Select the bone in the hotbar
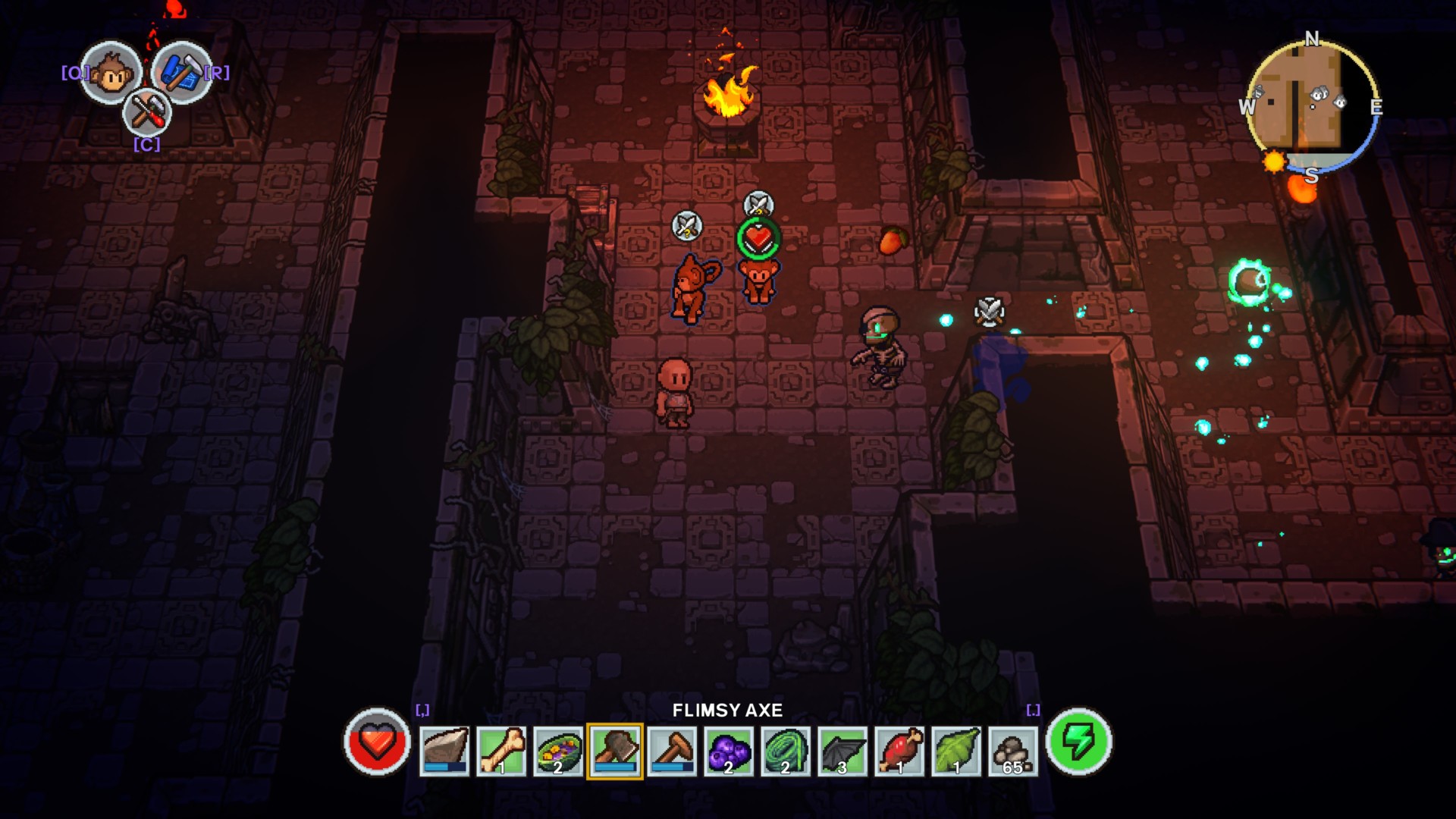The height and width of the screenshot is (819, 1456). tap(501, 751)
